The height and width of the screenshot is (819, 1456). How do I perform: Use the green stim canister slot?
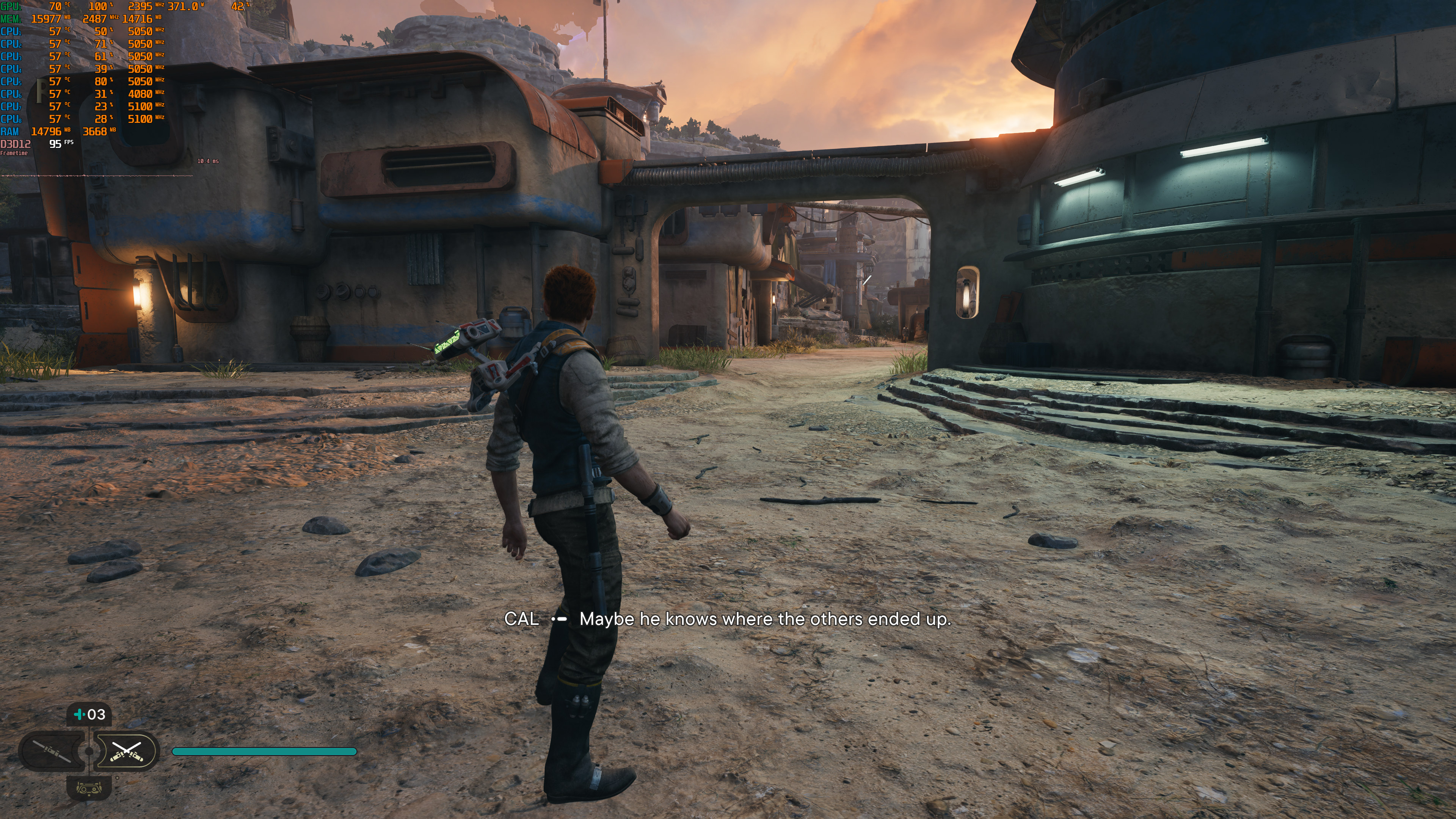[x=89, y=714]
